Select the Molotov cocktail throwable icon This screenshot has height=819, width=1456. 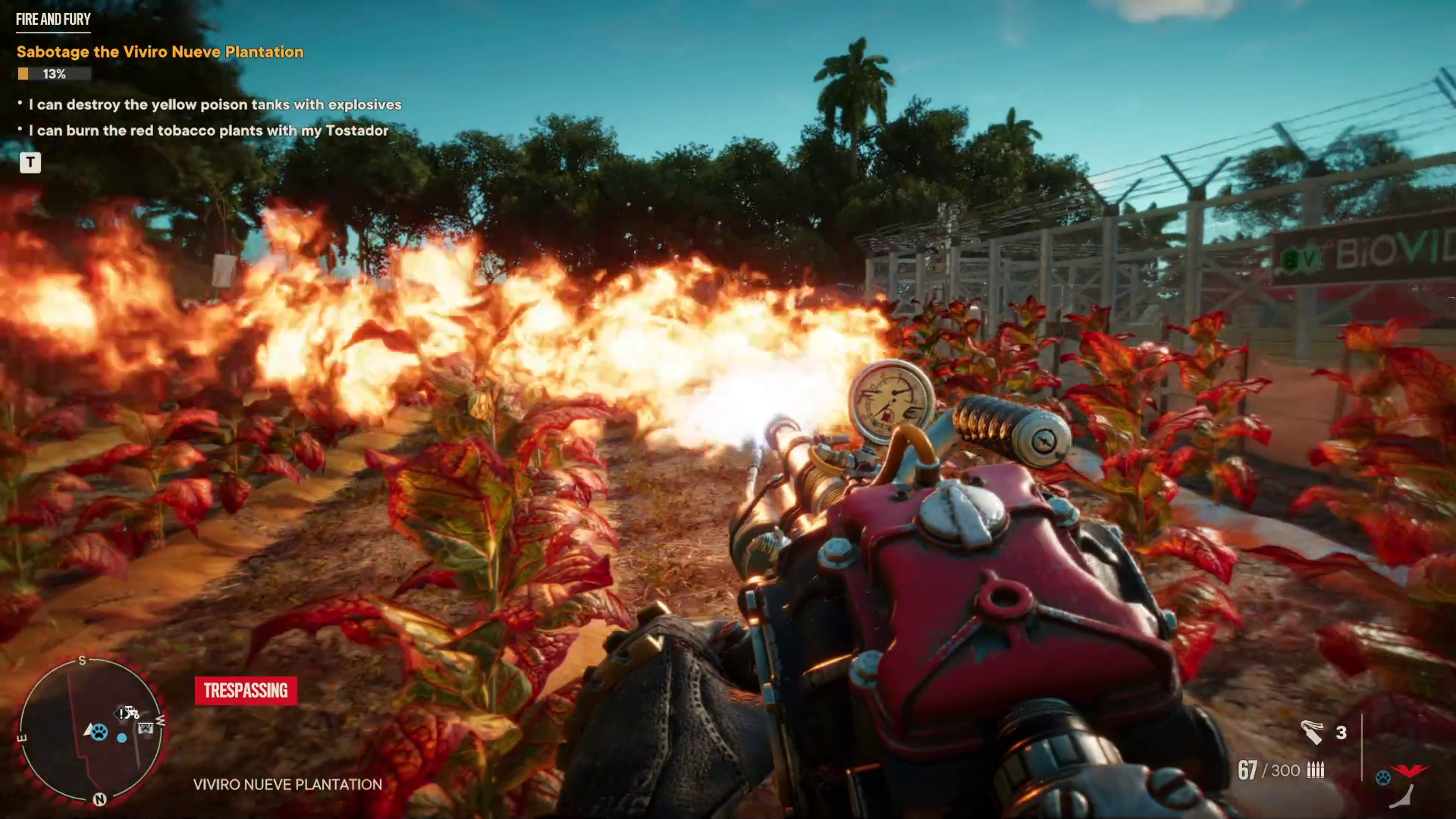1312,732
